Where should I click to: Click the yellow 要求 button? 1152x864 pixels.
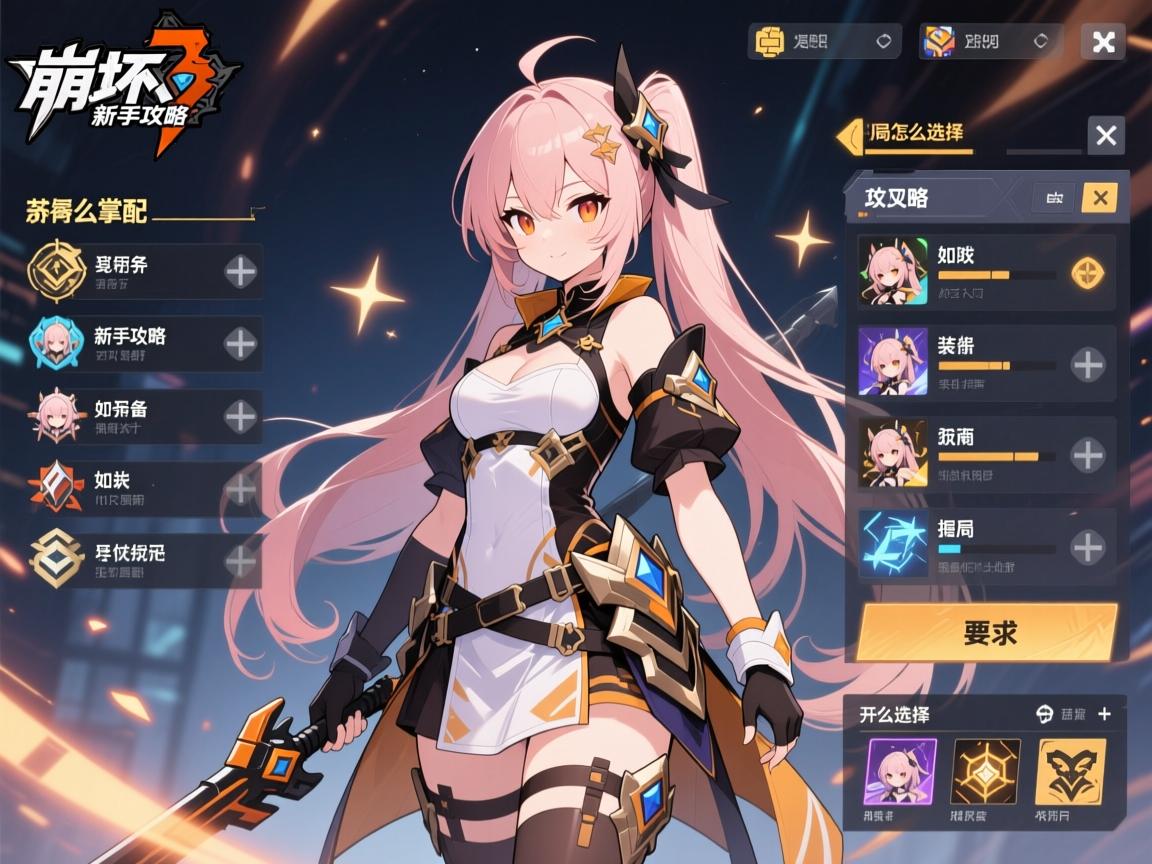point(987,632)
